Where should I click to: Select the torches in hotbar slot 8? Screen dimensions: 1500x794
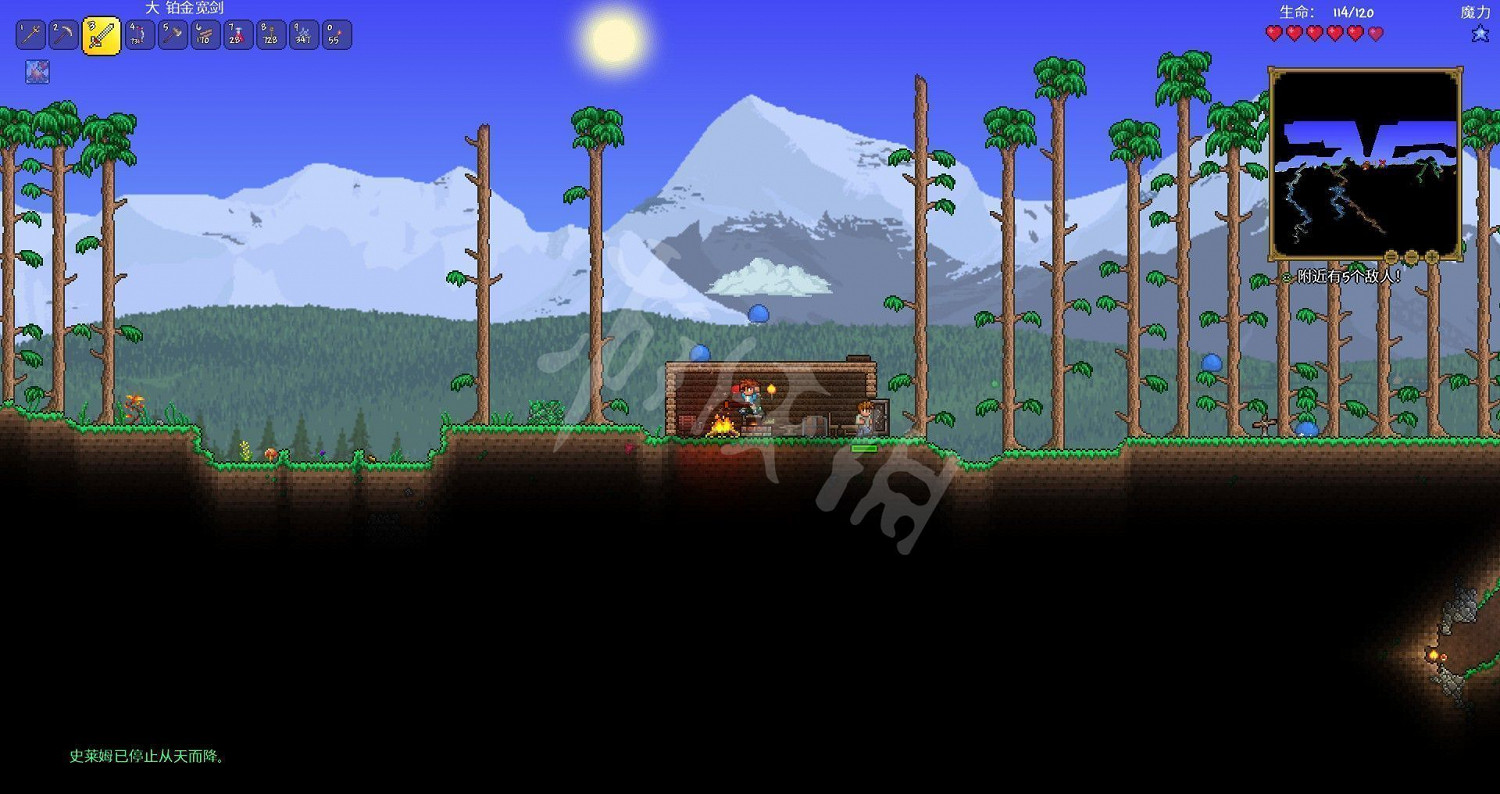pos(270,34)
